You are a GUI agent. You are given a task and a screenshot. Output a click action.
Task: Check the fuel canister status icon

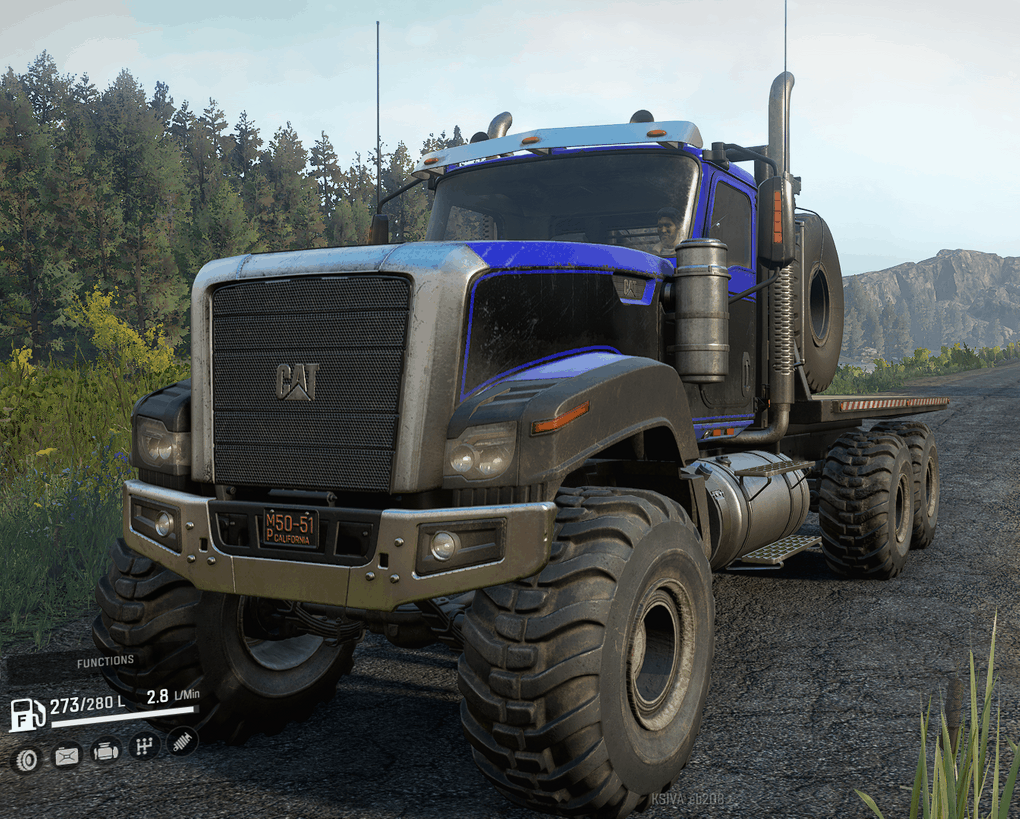pos(66,755)
